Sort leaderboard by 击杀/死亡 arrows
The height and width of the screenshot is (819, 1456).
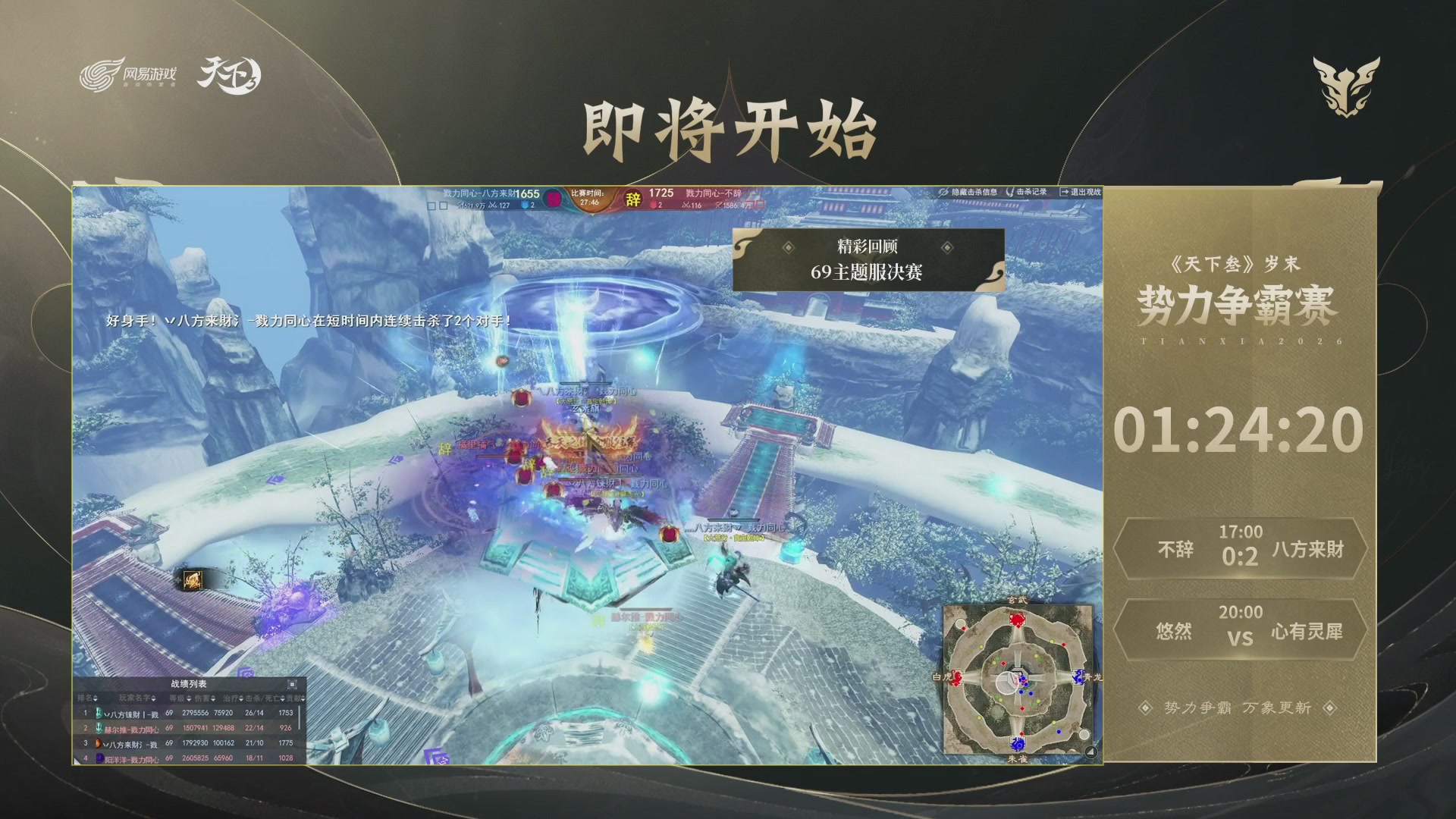pos(284,698)
